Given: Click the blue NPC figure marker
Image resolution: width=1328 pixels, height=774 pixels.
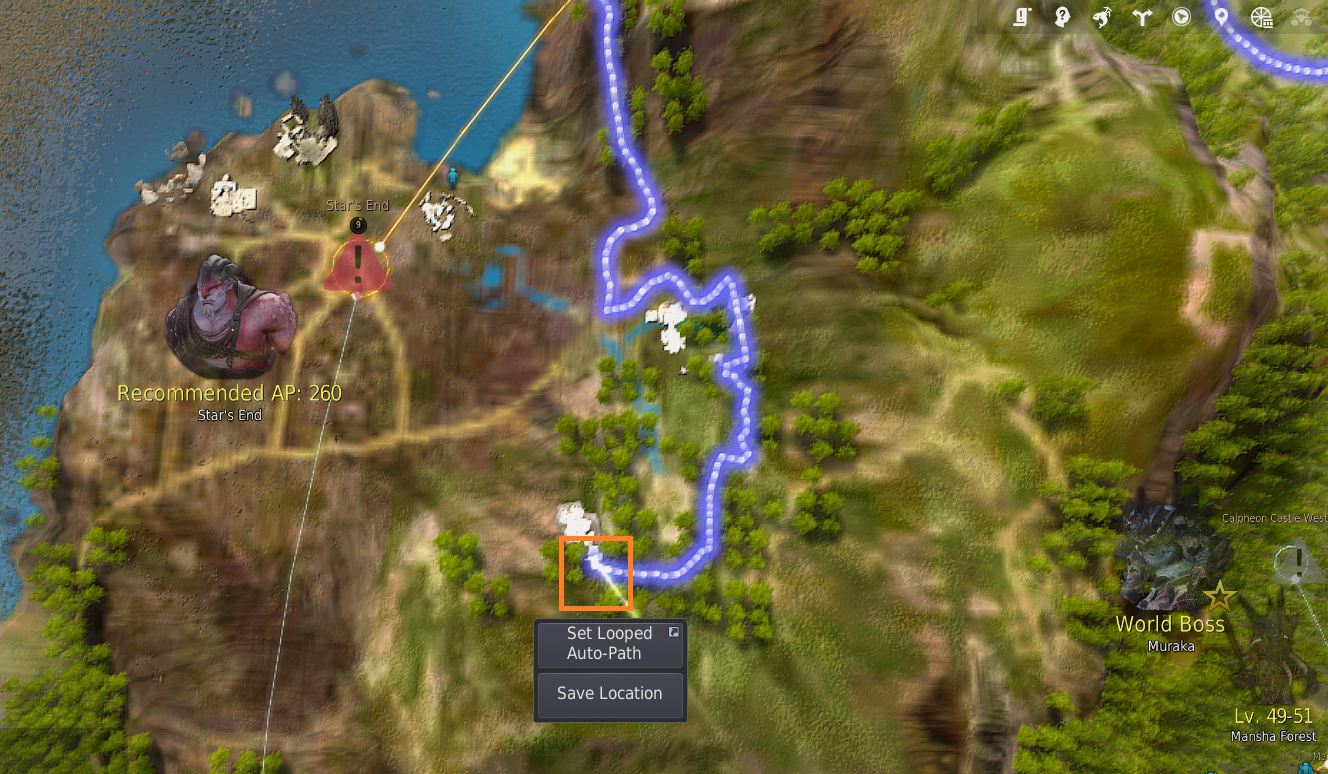Looking at the screenshot, I should pyautogui.click(x=453, y=179).
